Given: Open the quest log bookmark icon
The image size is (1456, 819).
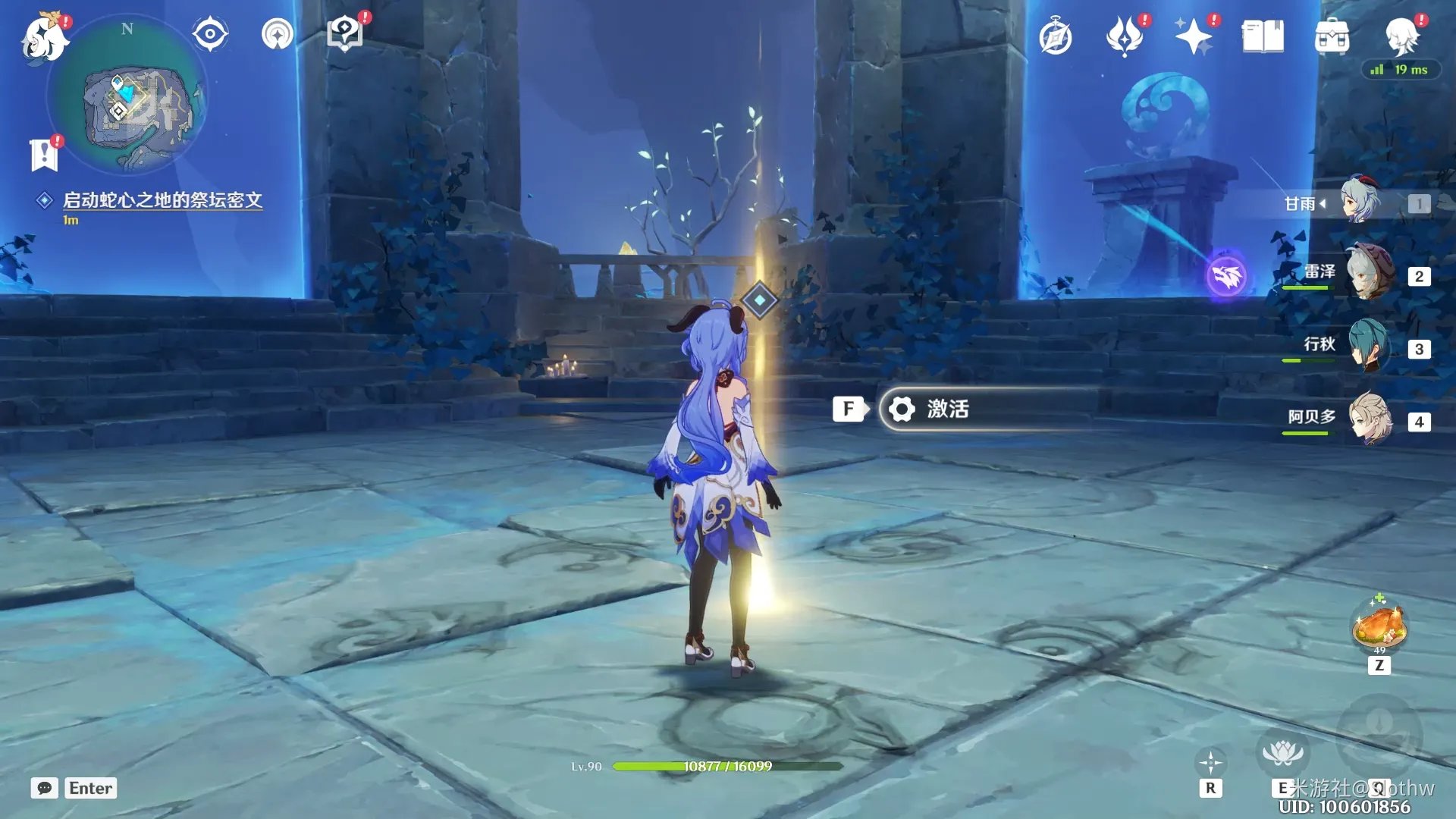Looking at the screenshot, I should click(44, 155).
